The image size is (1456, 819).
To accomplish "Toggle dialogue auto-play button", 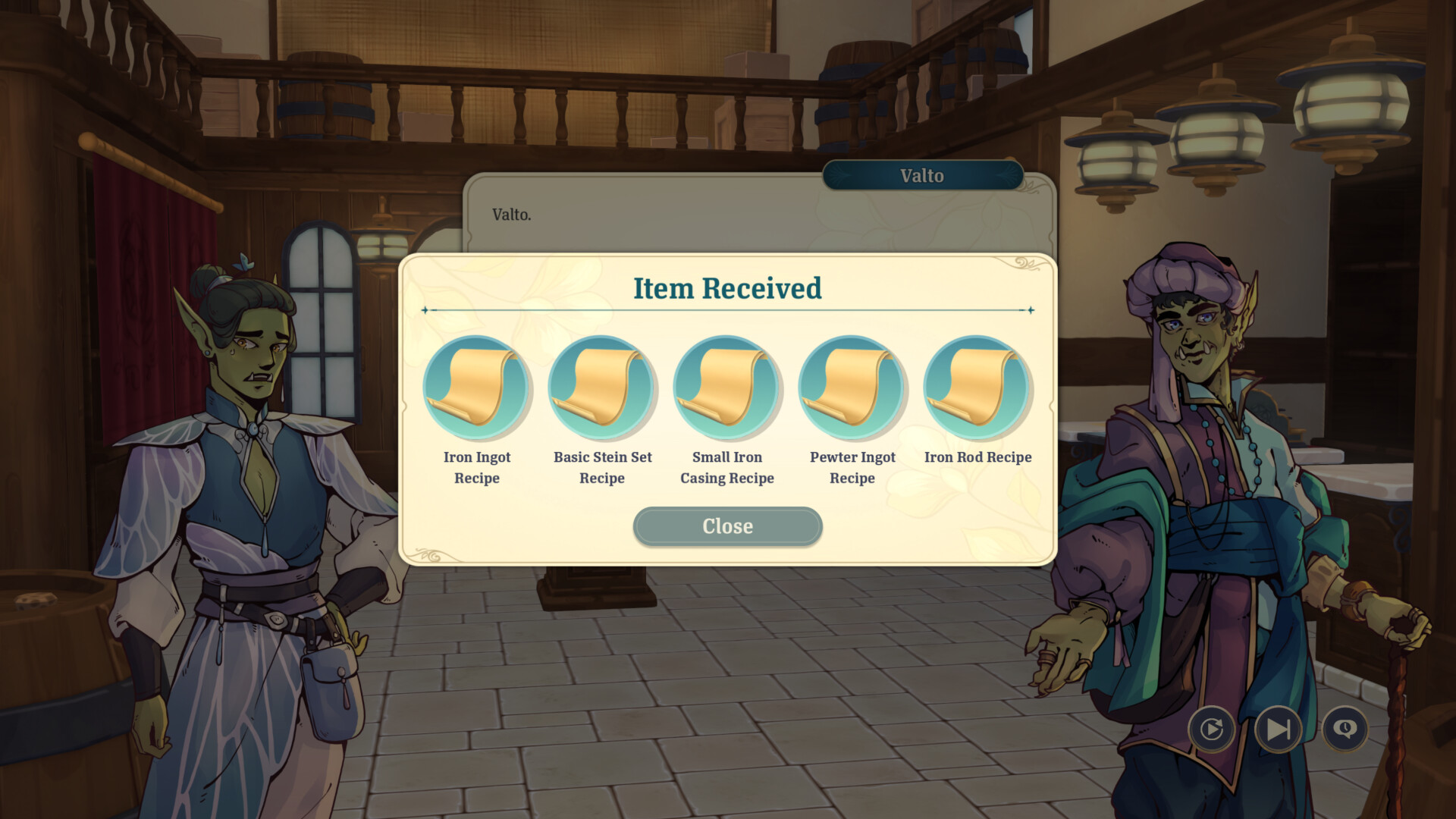I will [x=1211, y=729].
